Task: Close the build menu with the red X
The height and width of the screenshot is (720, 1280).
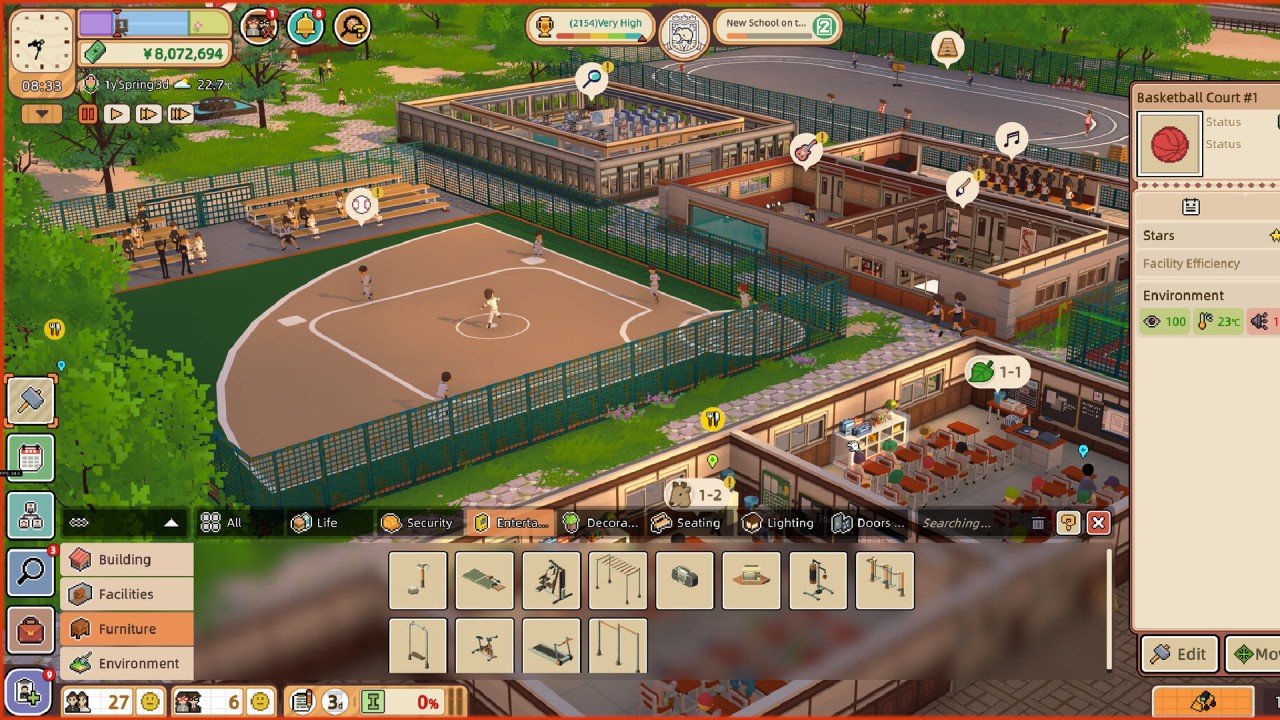Action: (x=1098, y=522)
